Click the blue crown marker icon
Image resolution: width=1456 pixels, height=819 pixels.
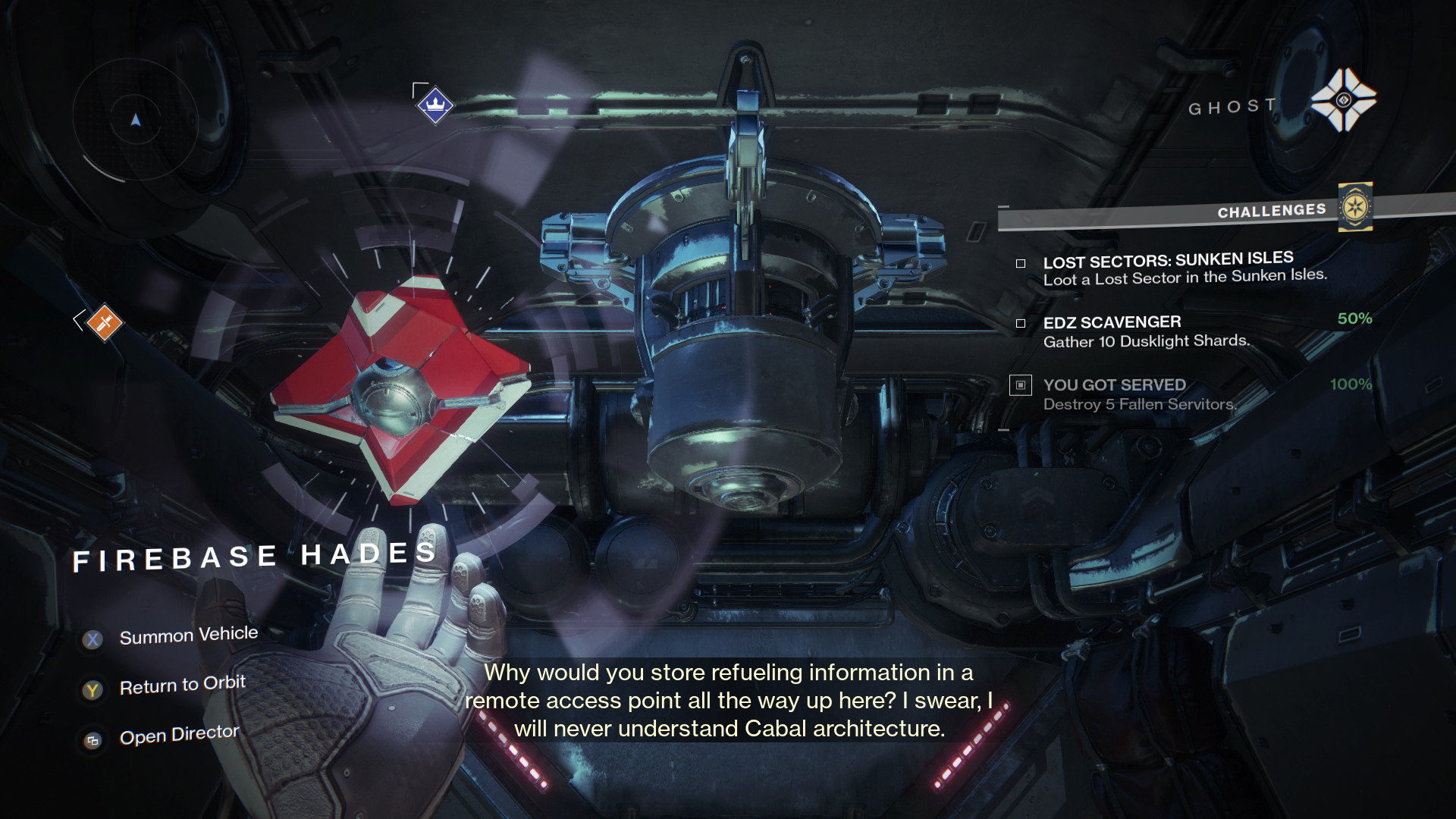point(435,105)
